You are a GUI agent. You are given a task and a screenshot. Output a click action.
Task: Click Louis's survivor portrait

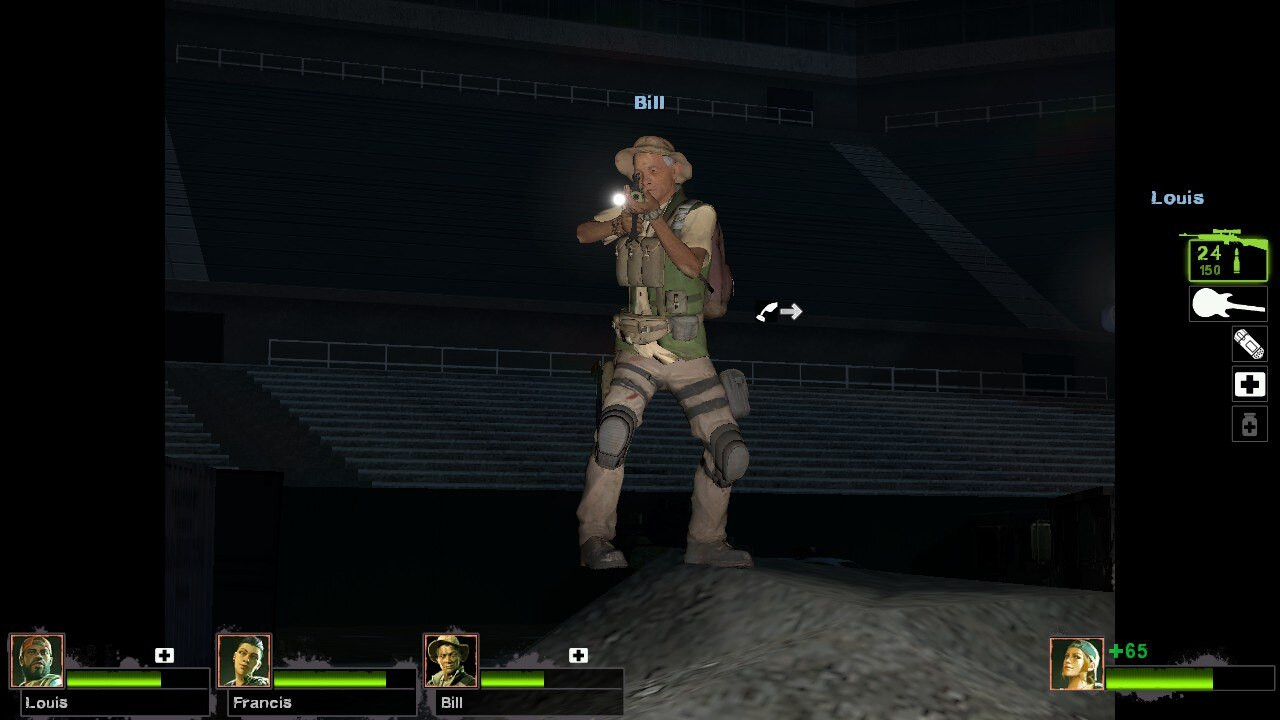coord(38,659)
